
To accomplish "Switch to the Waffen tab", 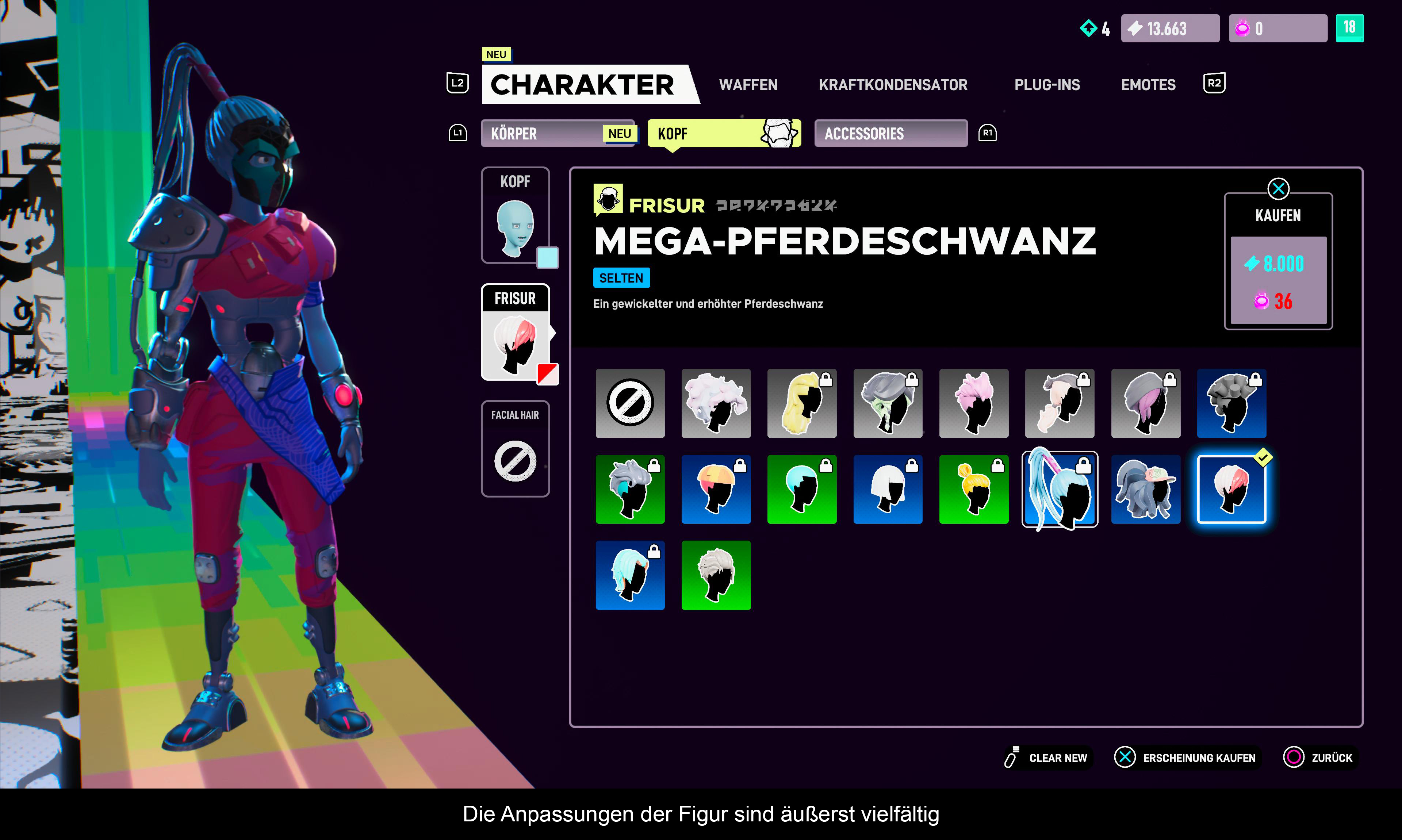I will click(x=748, y=85).
